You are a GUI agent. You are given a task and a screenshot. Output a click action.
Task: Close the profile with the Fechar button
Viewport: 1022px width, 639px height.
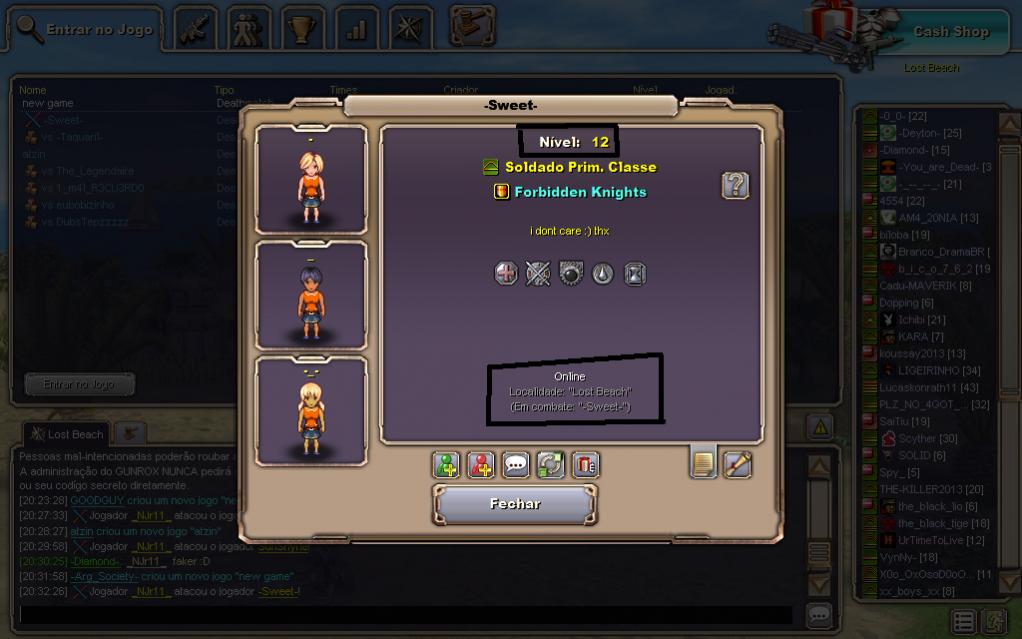point(515,504)
